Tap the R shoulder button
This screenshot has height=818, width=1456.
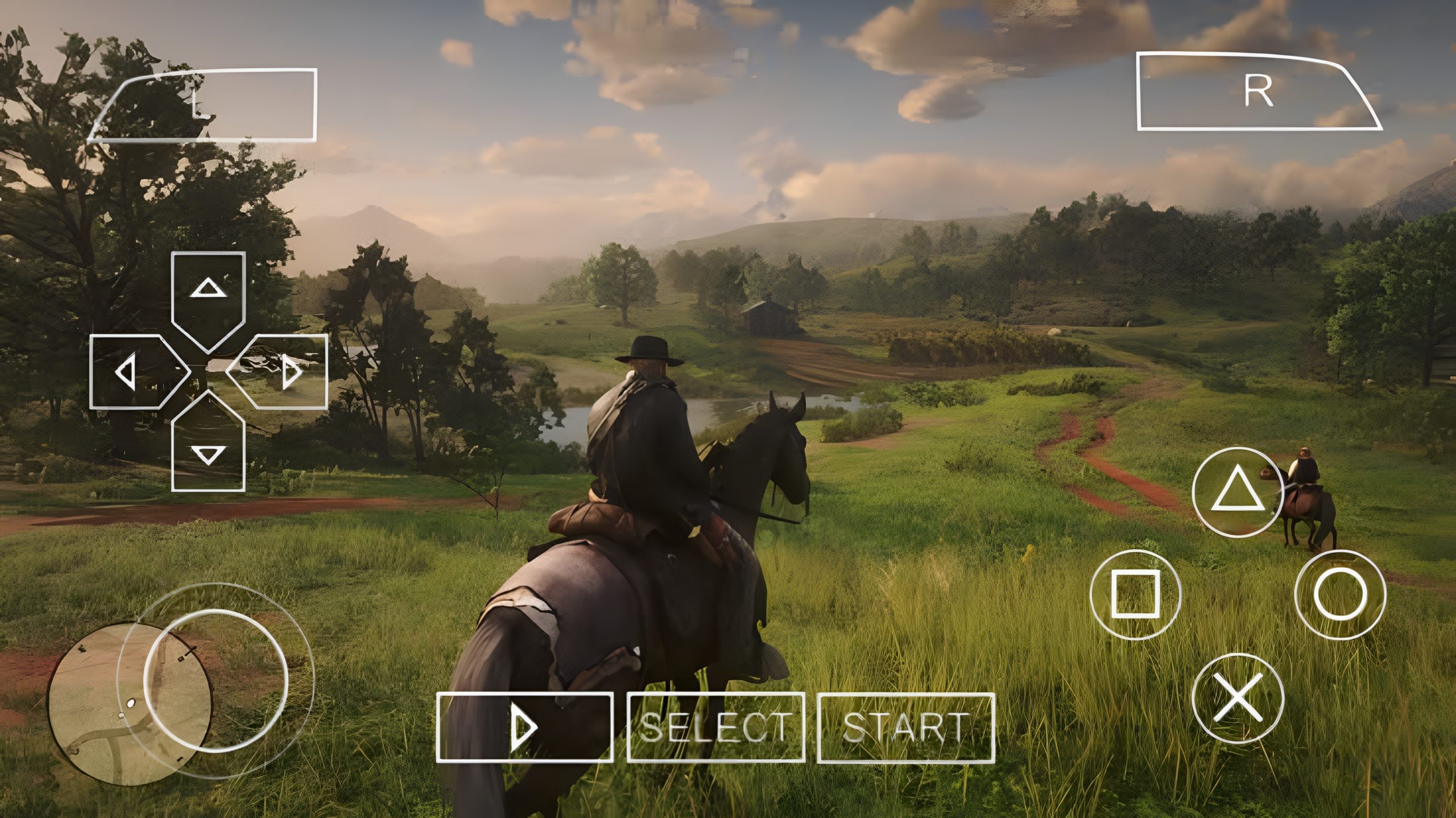tap(1254, 92)
